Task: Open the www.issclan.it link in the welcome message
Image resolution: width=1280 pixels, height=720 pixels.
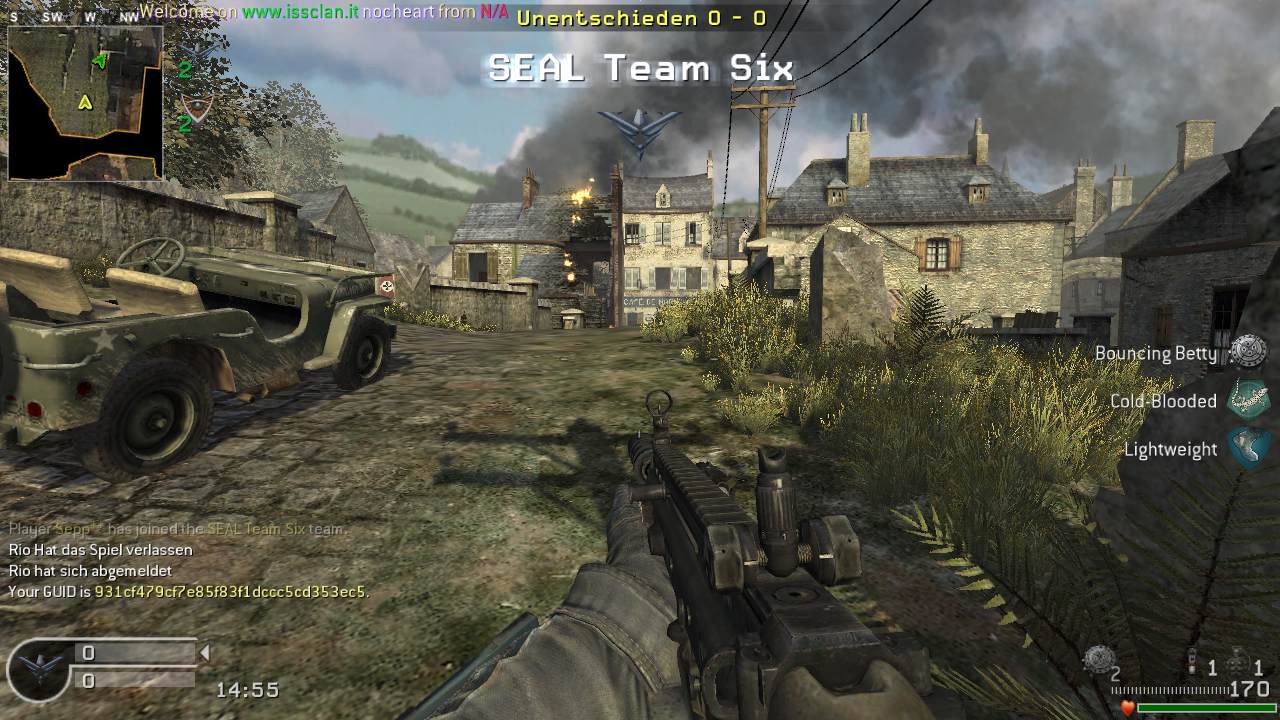Action: pos(300,14)
